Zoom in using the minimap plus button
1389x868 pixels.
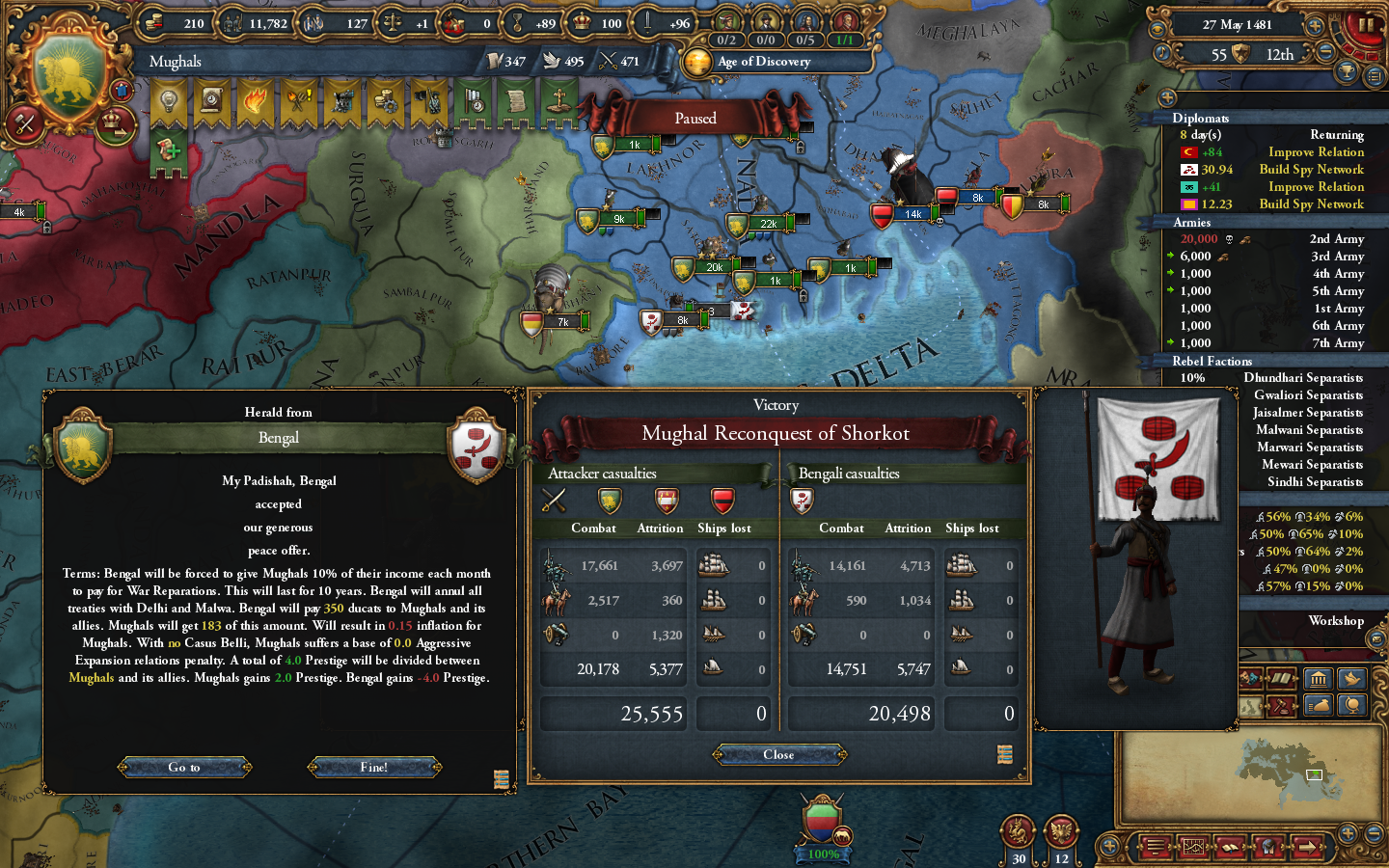click(1348, 835)
